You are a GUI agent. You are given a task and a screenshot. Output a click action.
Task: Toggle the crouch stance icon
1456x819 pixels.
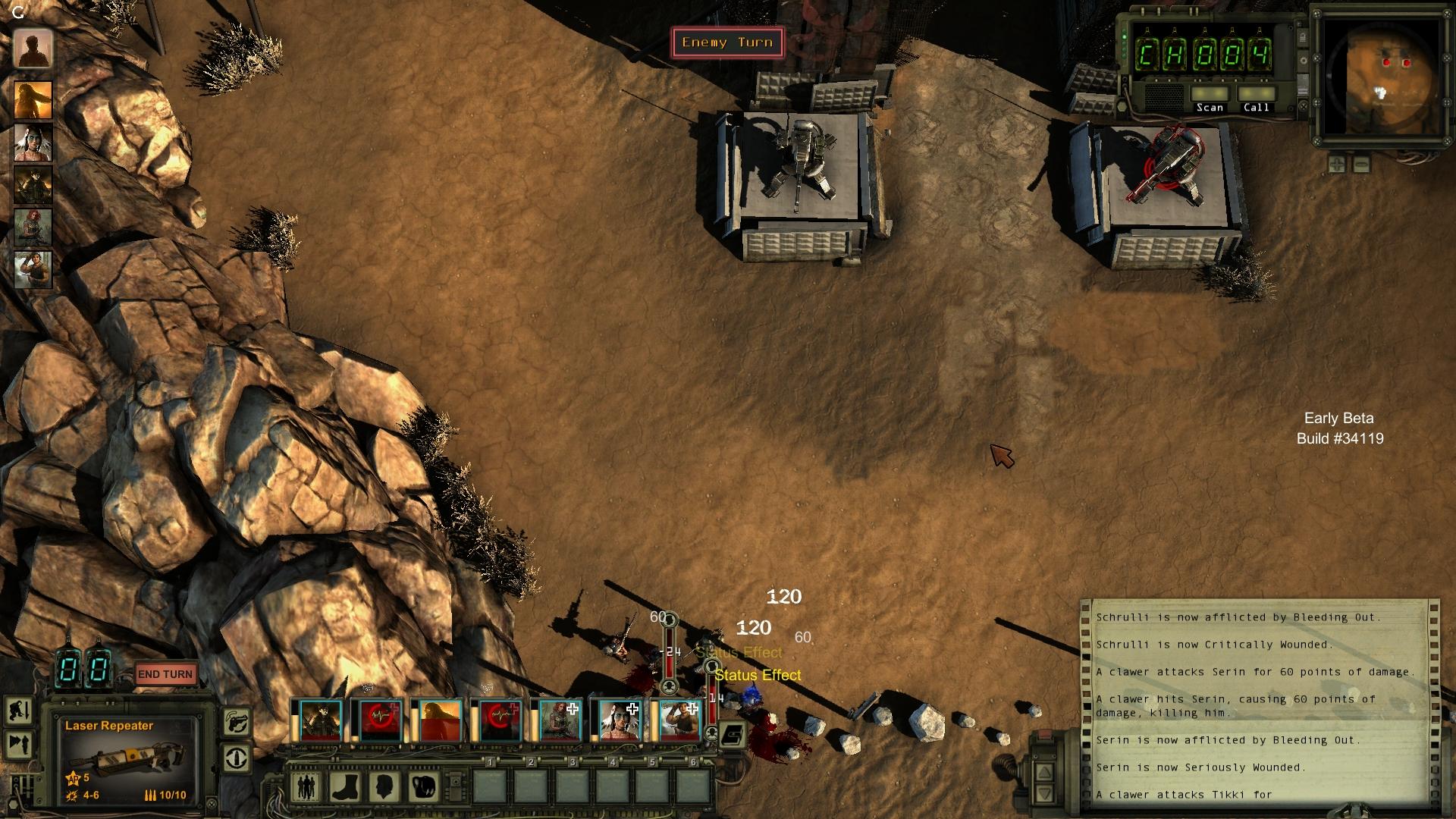point(18,711)
